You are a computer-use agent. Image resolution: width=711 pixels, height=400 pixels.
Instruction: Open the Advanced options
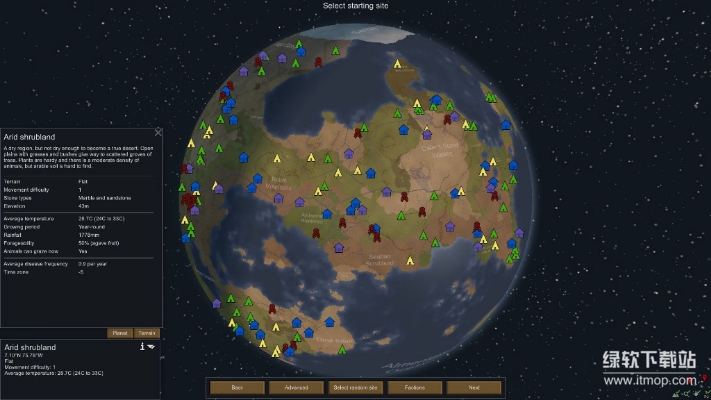click(296, 387)
